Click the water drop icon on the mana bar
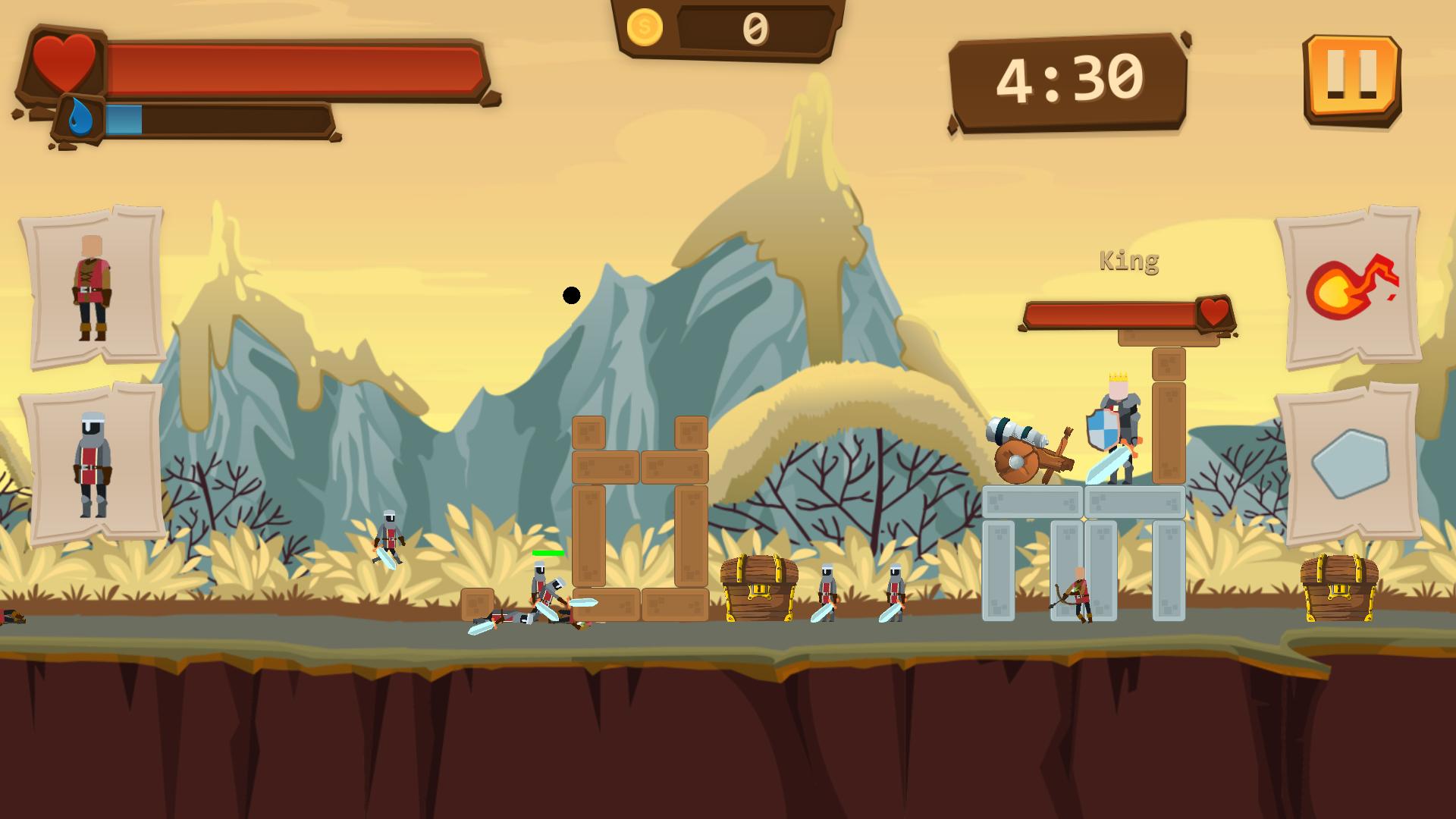1456x819 pixels. [x=83, y=118]
